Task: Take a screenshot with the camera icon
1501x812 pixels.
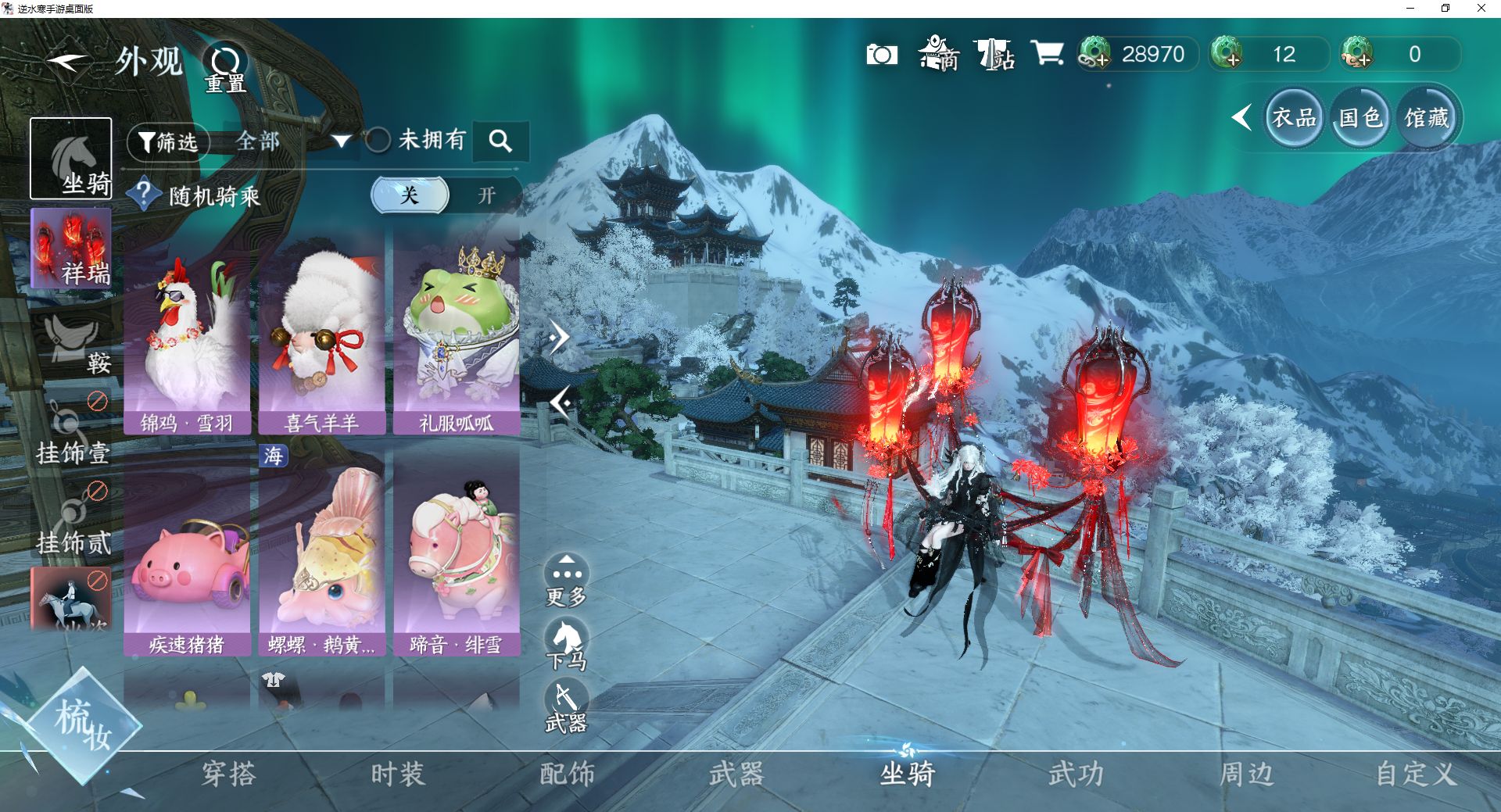Action: (x=882, y=55)
